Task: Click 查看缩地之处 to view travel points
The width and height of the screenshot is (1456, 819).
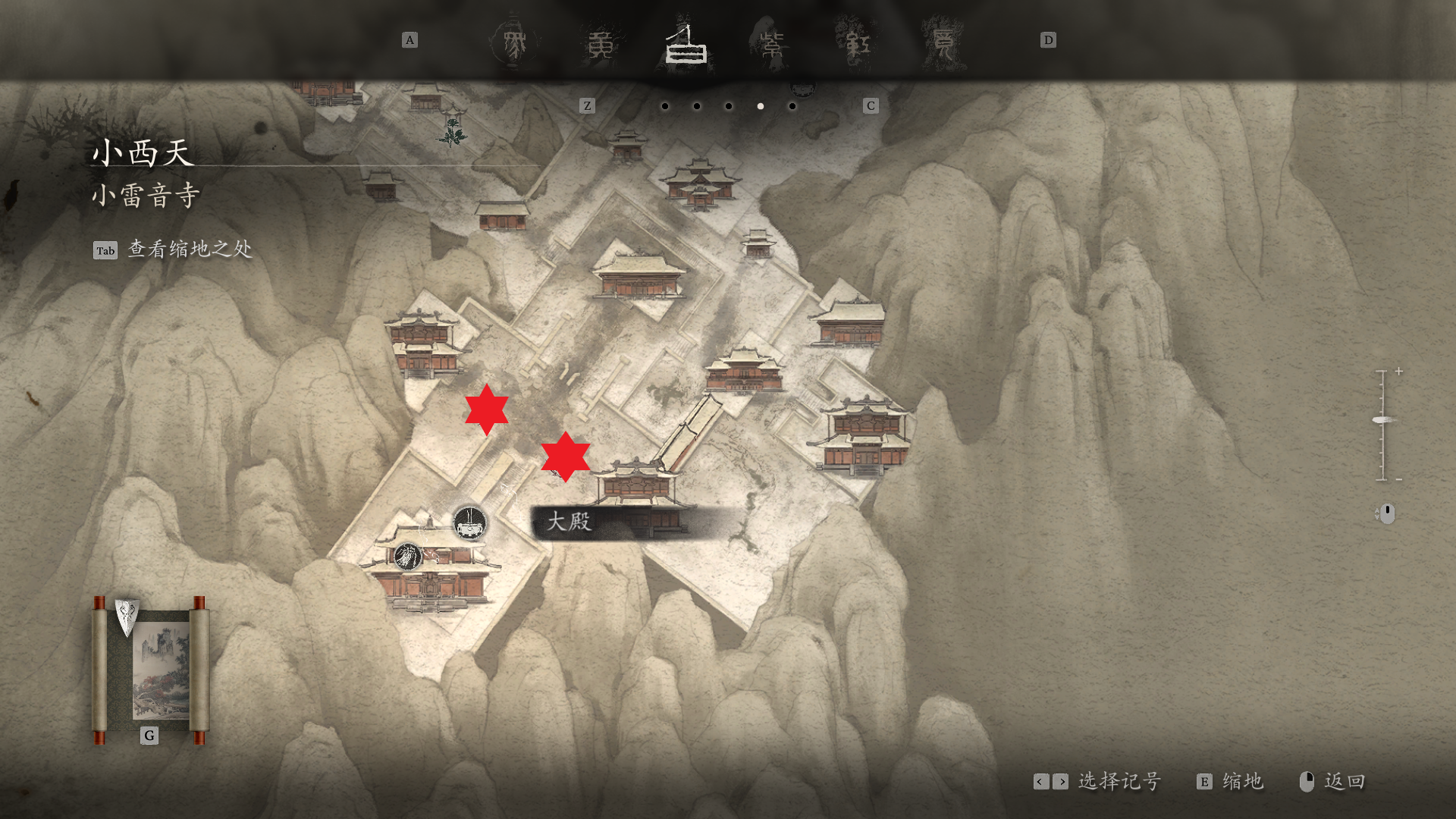Action: click(x=190, y=249)
